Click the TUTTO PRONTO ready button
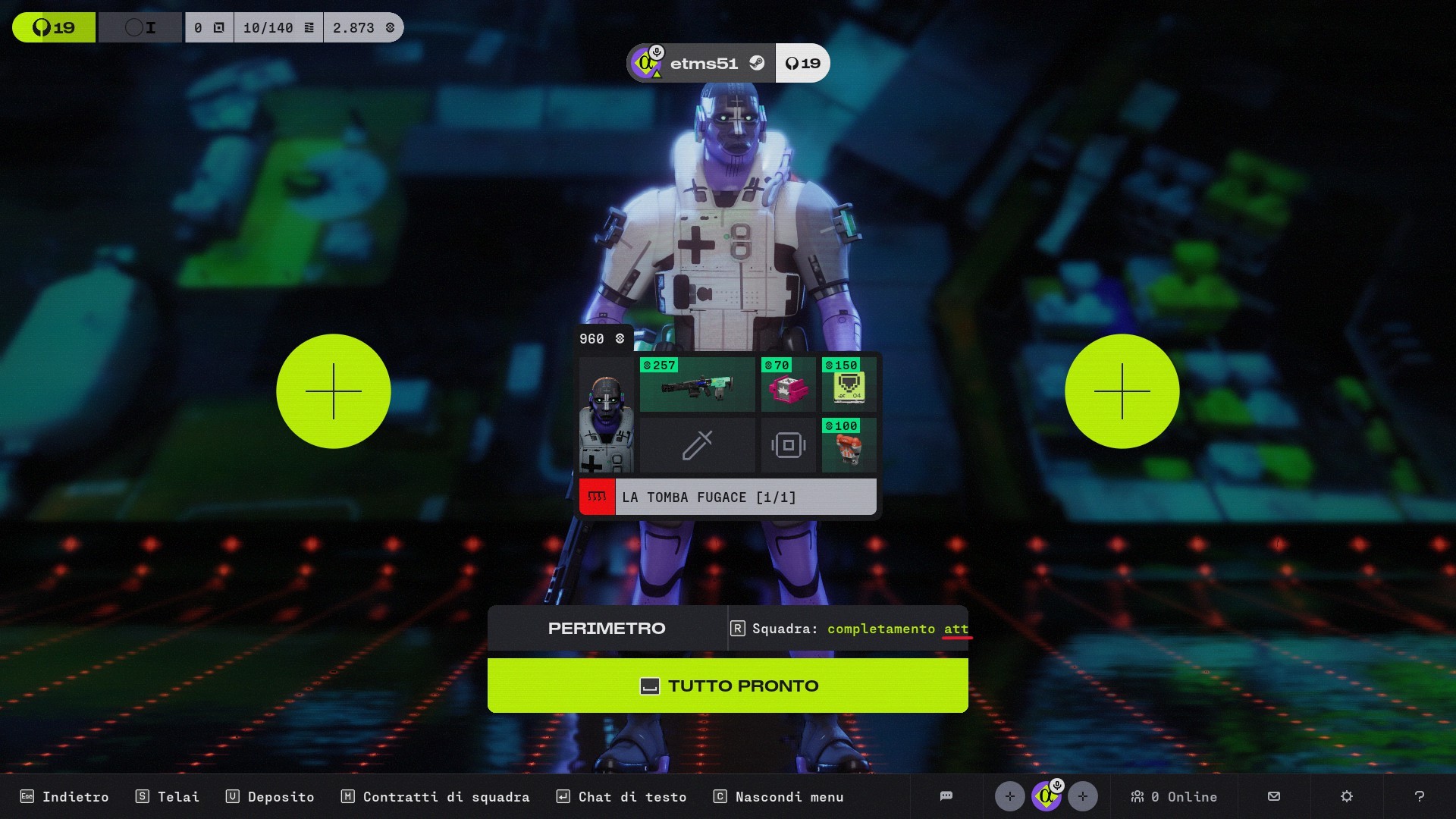Viewport: 1456px width, 819px height. tap(727, 686)
